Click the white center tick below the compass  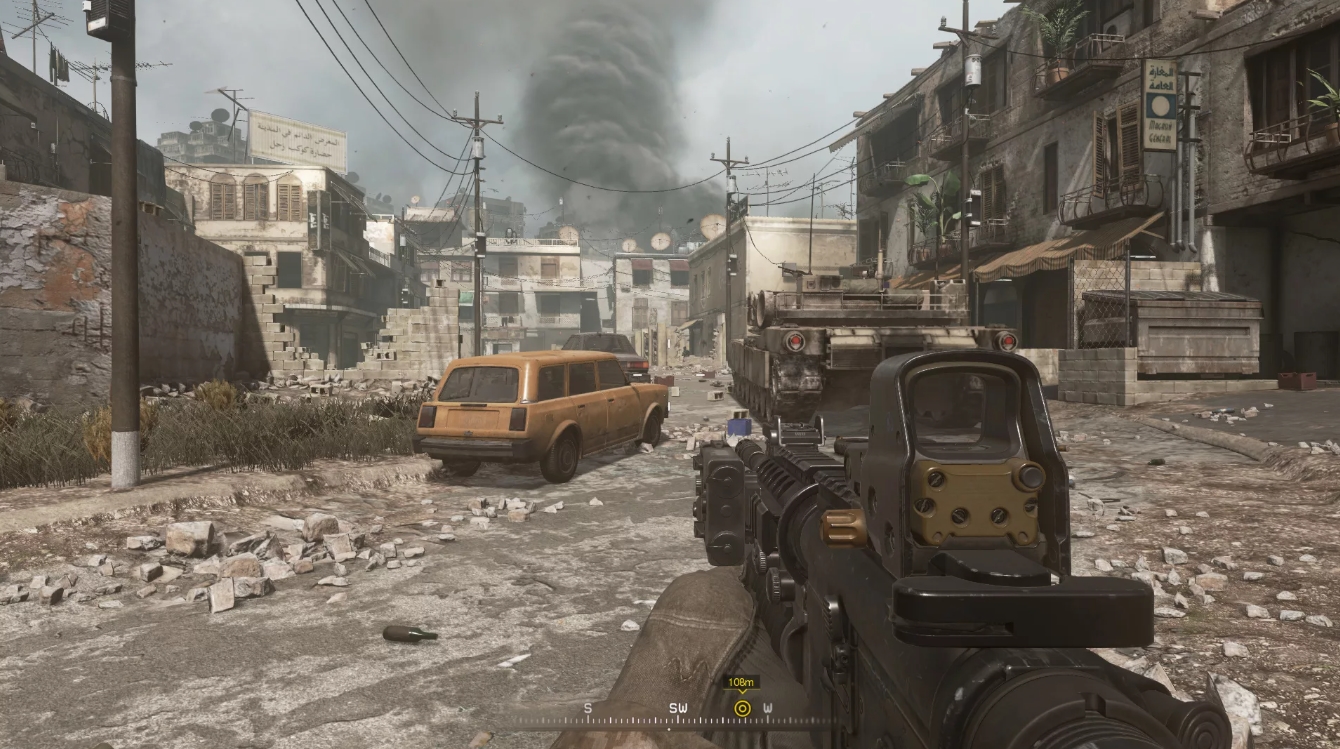tap(669, 729)
